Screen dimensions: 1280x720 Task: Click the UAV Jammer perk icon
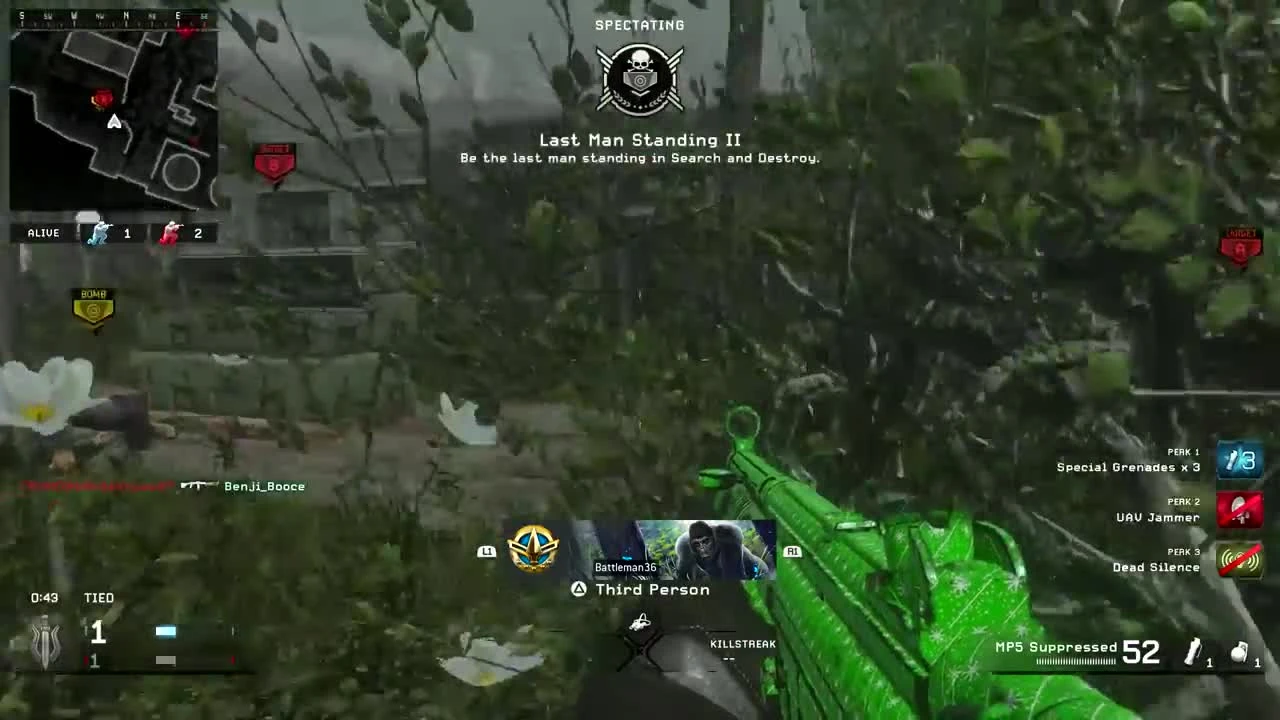tap(1240, 509)
